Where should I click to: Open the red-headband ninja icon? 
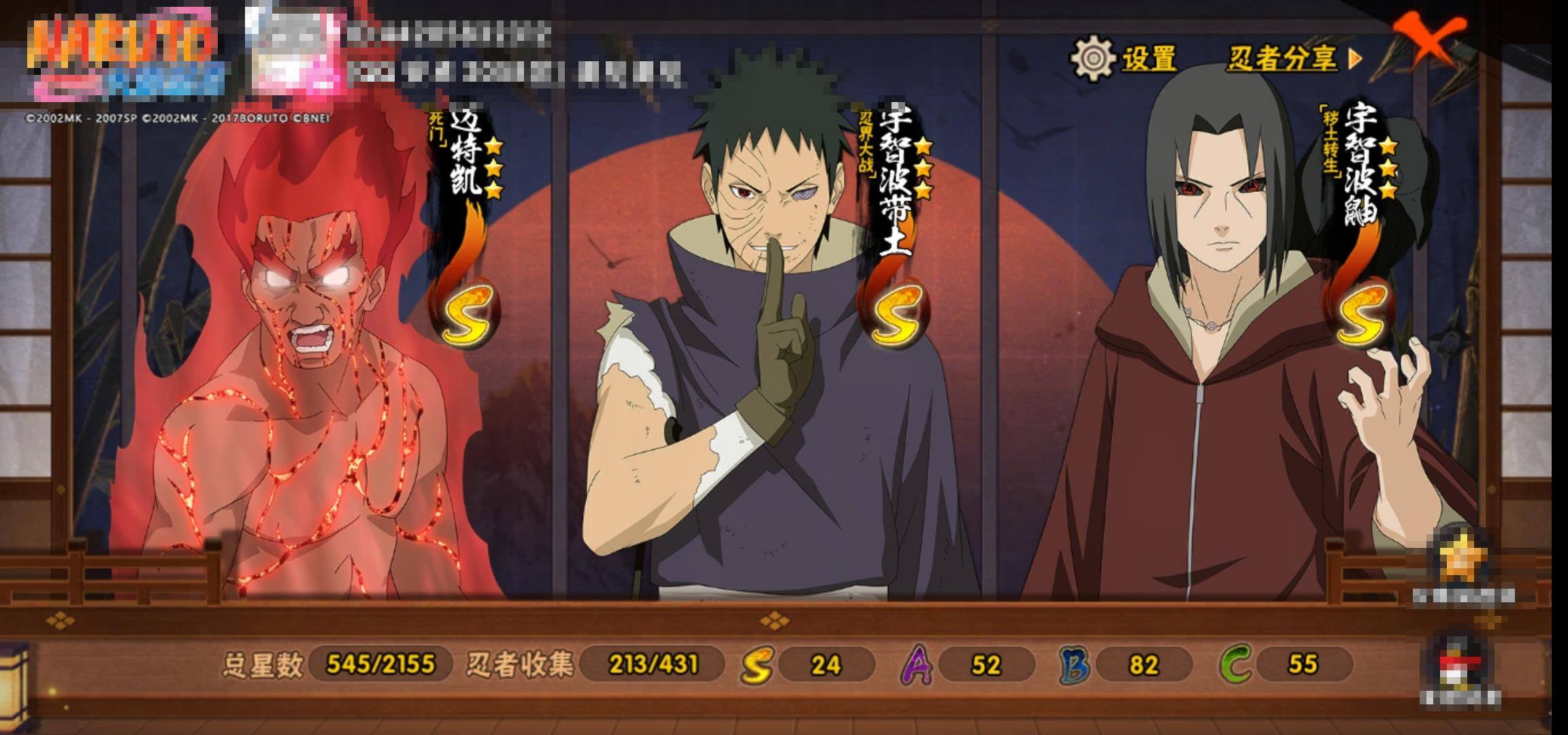point(1459,666)
